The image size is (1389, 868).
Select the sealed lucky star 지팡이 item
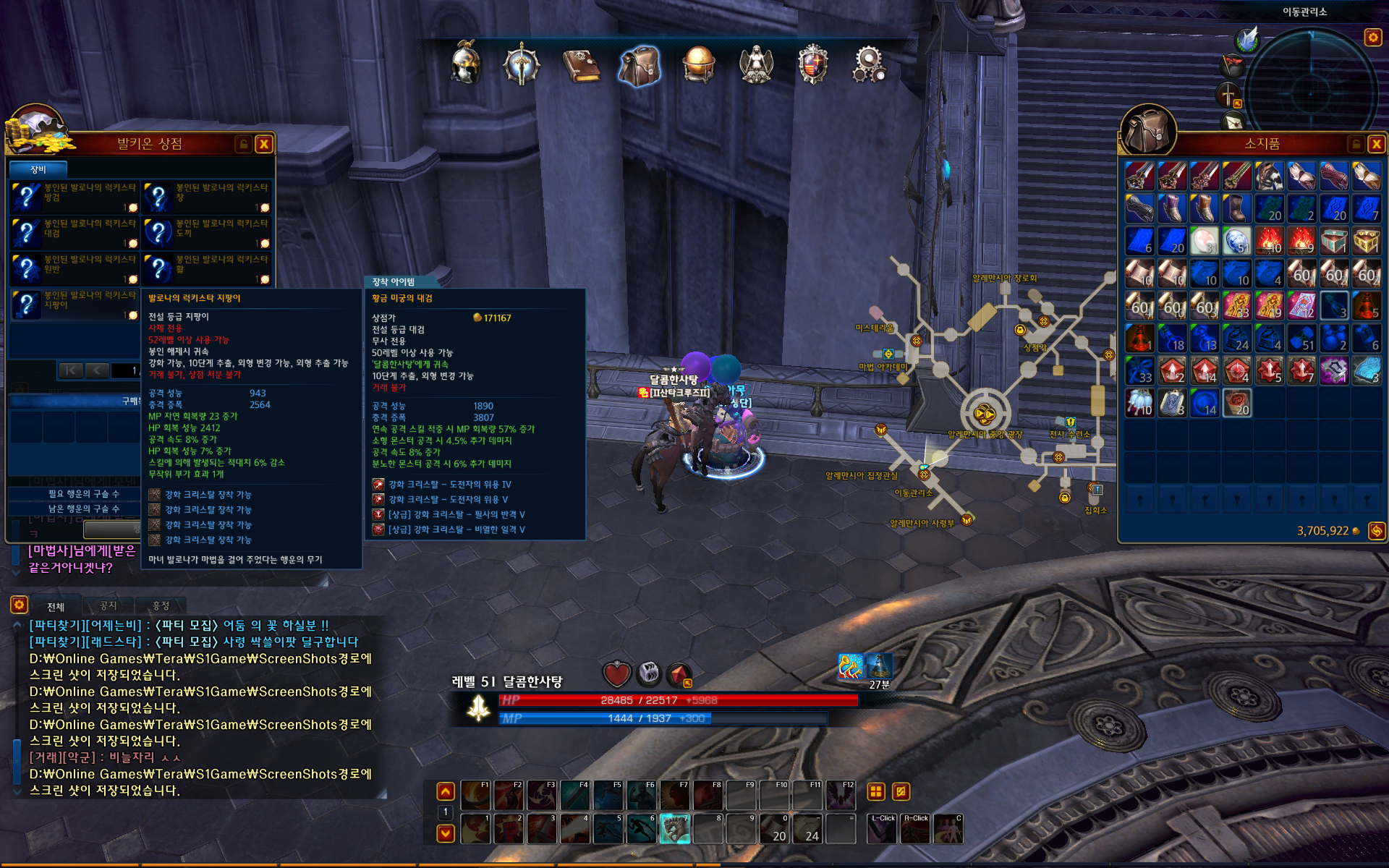[x=75, y=304]
